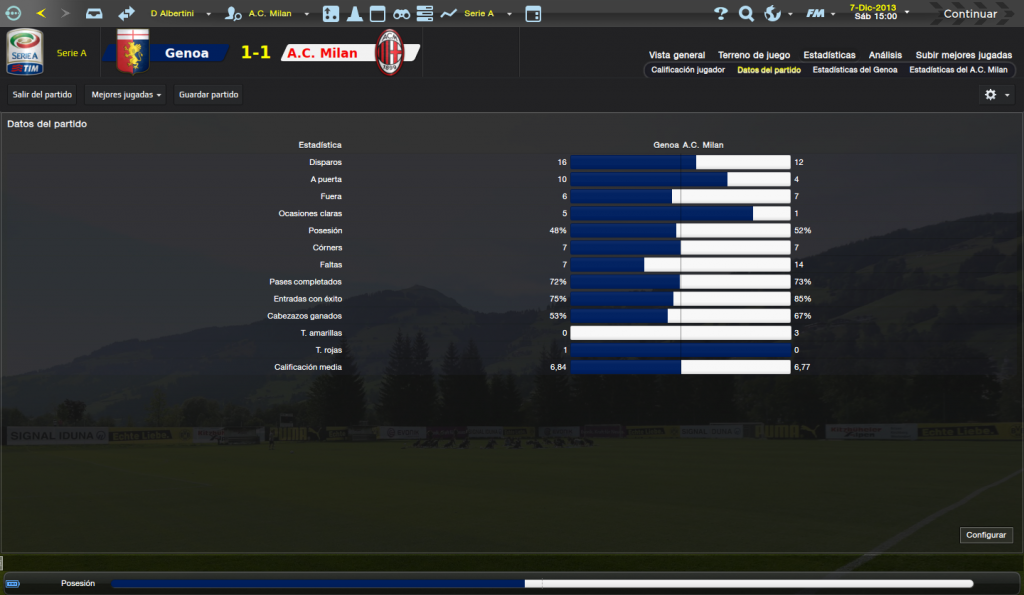Open the search magnifier icon
The height and width of the screenshot is (595, 1024).
[x=746, y=14]
